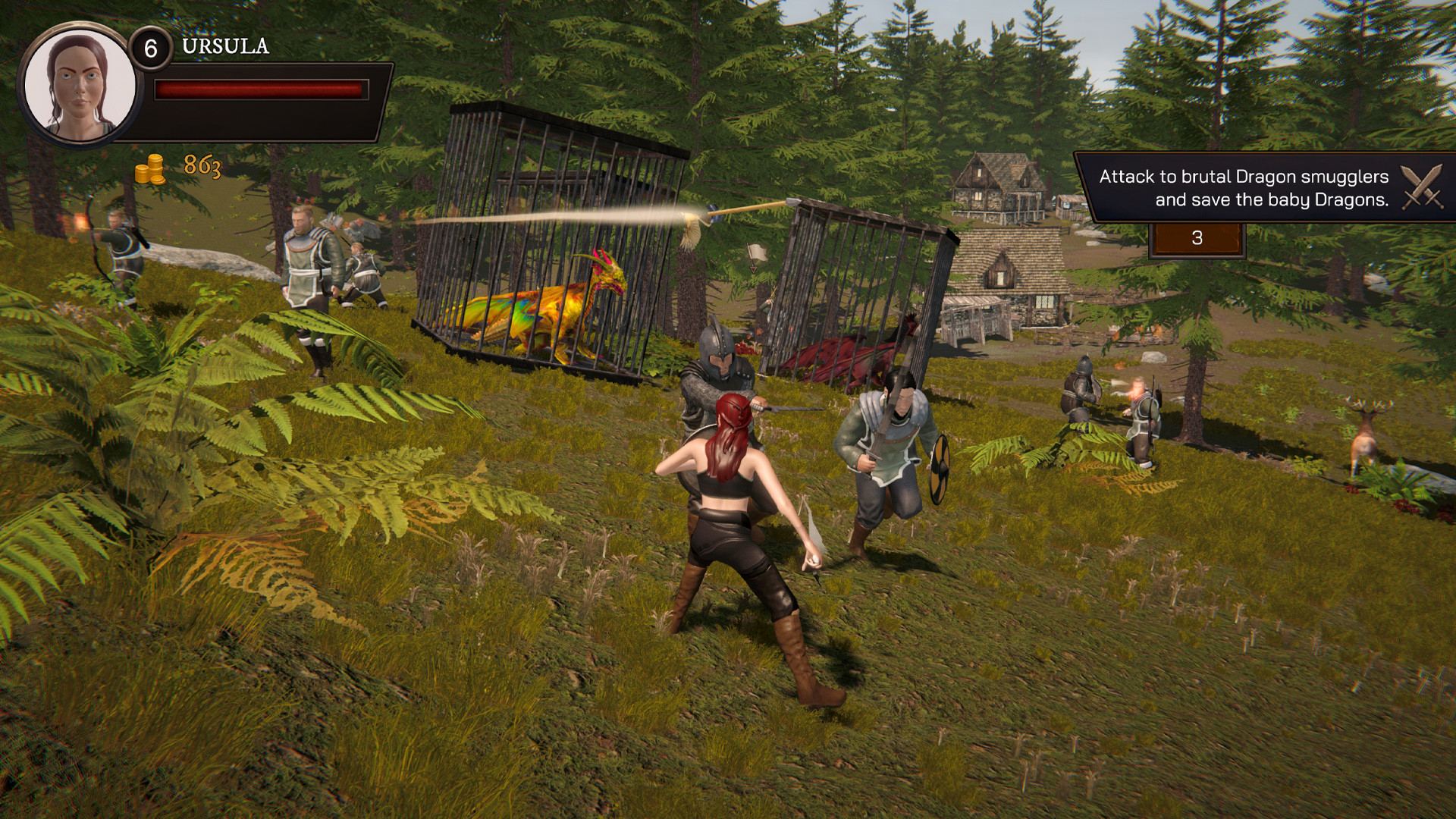The image size is (1456, 819).
Task: Click the level 6 badge
Action: click(x=150, y=47)
